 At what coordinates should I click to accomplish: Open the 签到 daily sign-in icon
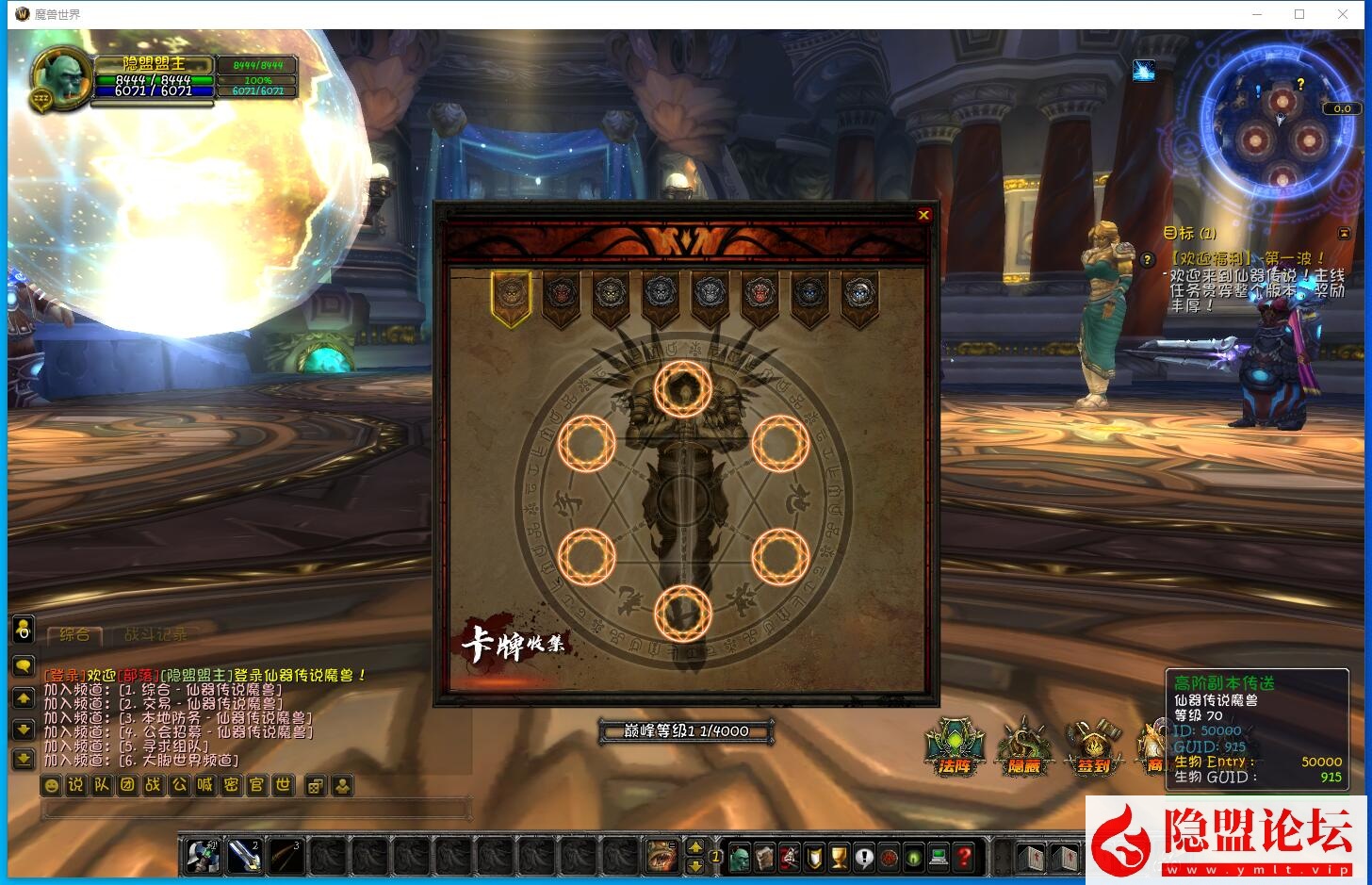[x=1093, y=746]
